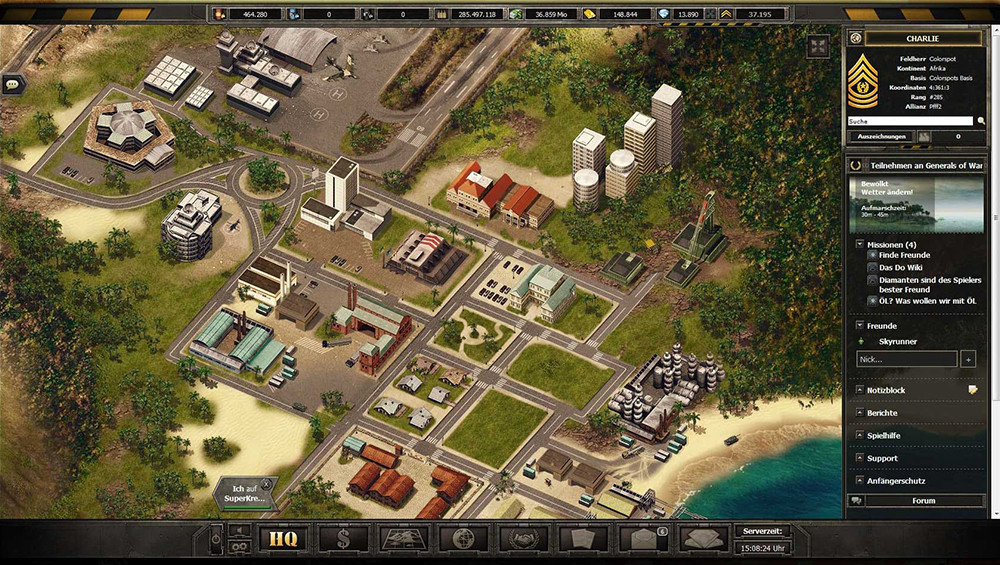Image resolution: width=1000 pixels, height=565 pixels.
Task: Open the dollar sign finance menu
Action: click(x=343, y=539)
